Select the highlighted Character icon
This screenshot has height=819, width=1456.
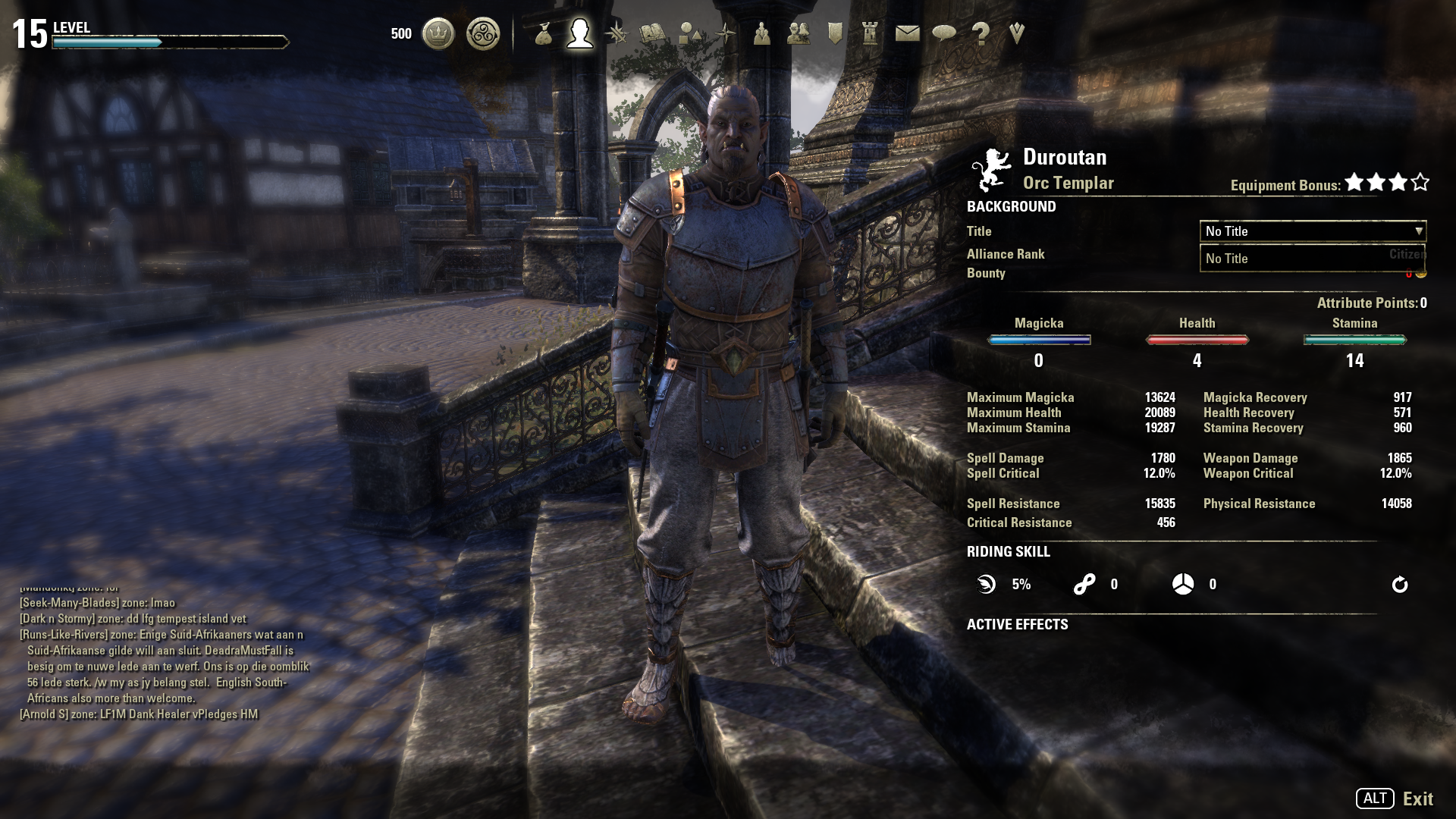579,33
